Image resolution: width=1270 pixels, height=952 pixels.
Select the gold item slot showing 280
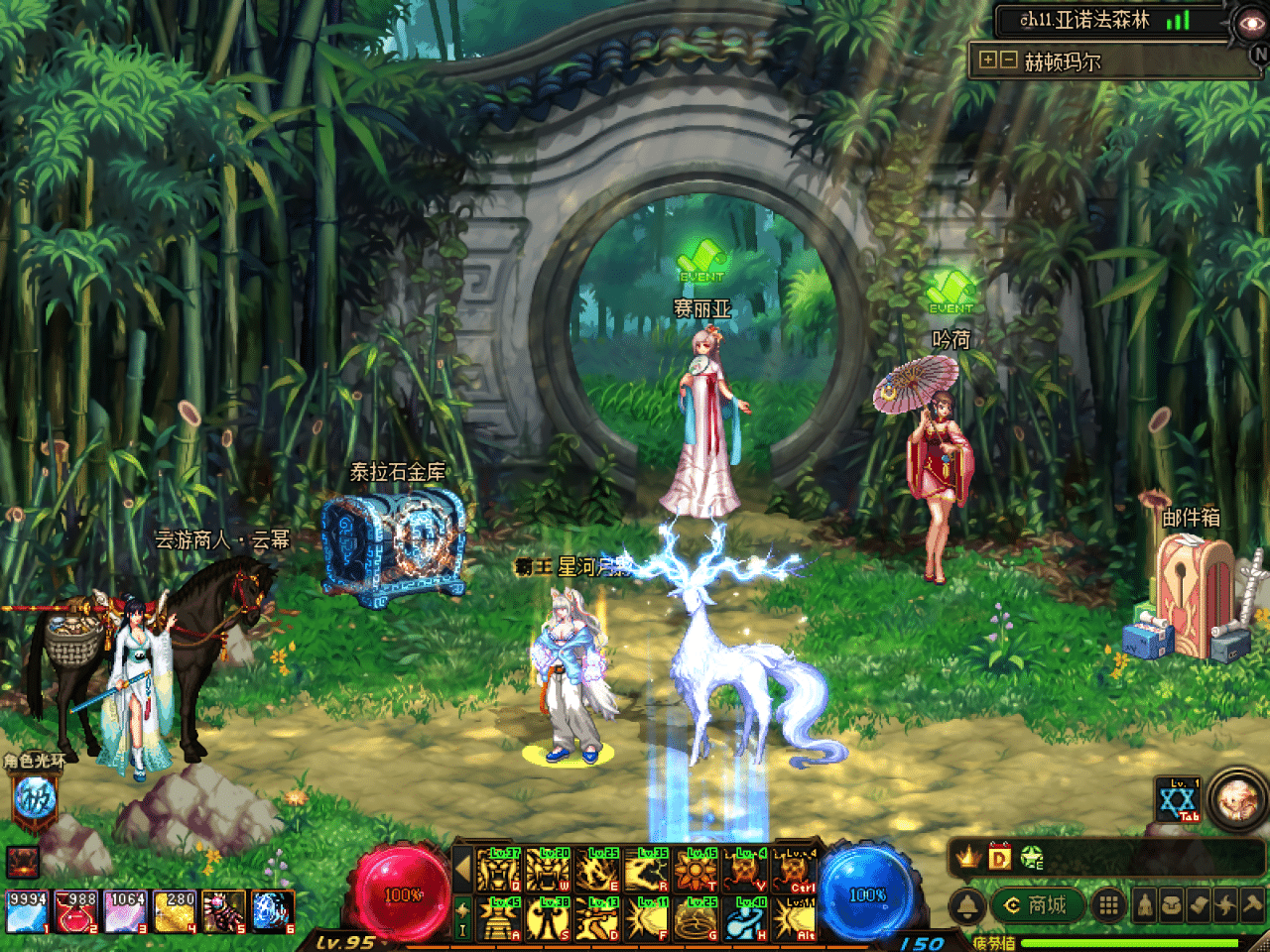click(175, 911)
